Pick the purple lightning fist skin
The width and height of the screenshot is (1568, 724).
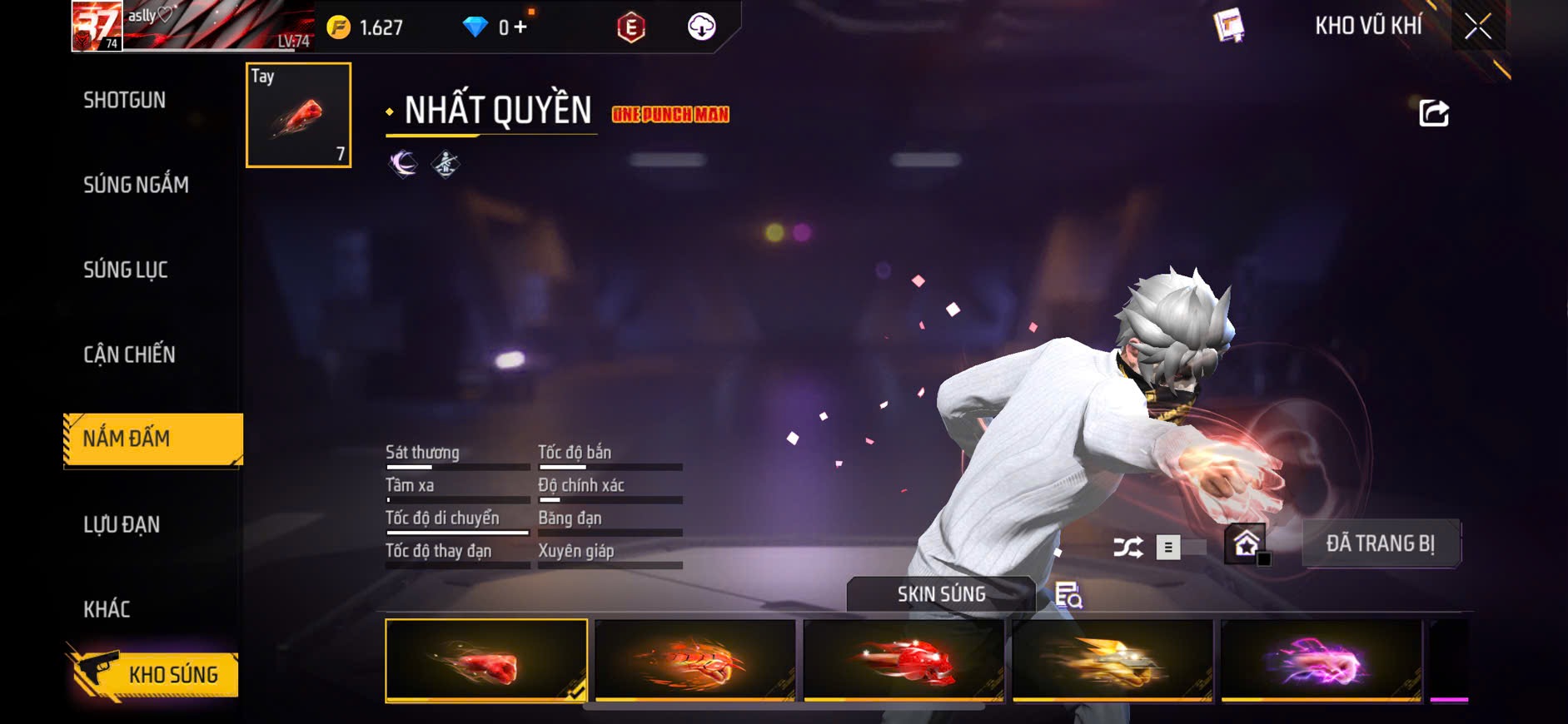[x=1321, y=661]
